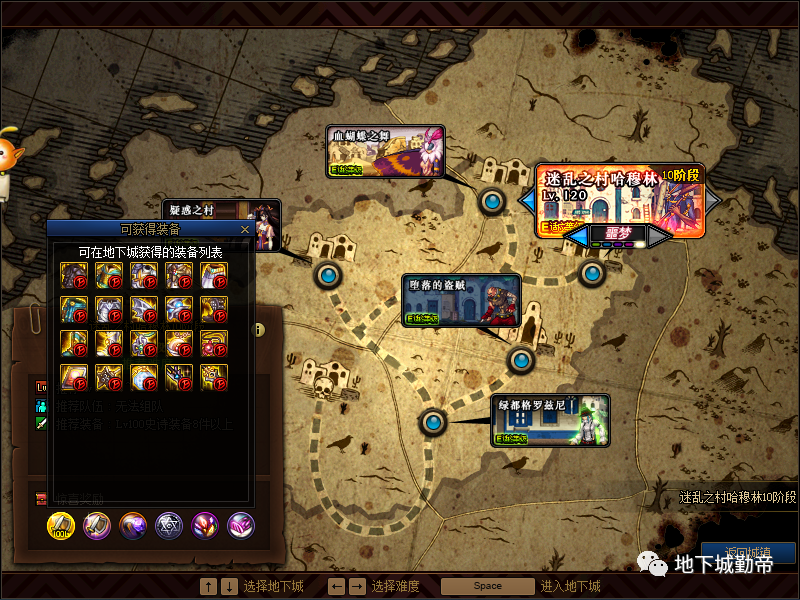Click the map node below 血蝴蝶之舞
The image size is (800, 600).
pyautogui.click(x=492, y=202)
